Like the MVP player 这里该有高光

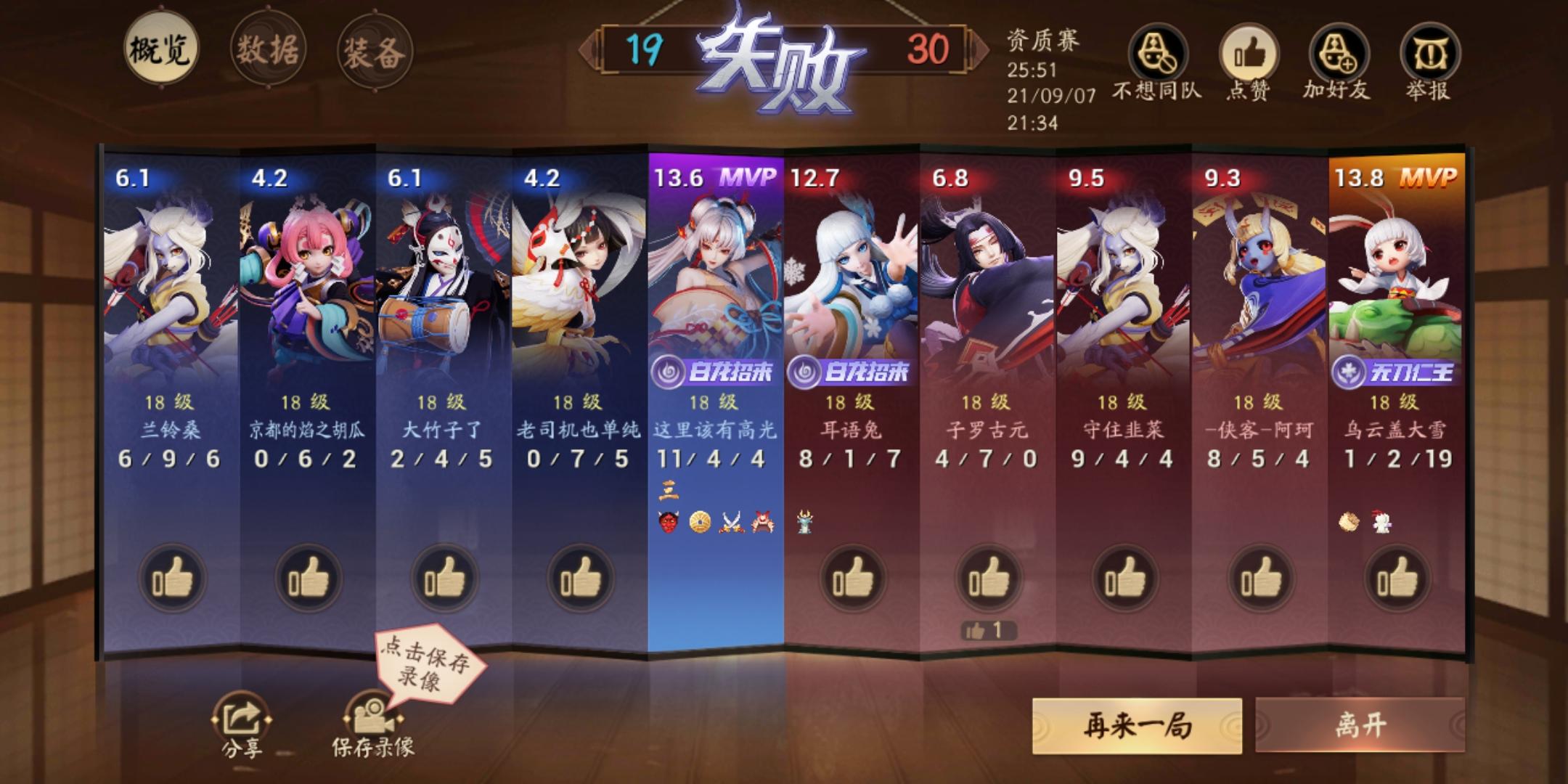(x=717, y=577)
